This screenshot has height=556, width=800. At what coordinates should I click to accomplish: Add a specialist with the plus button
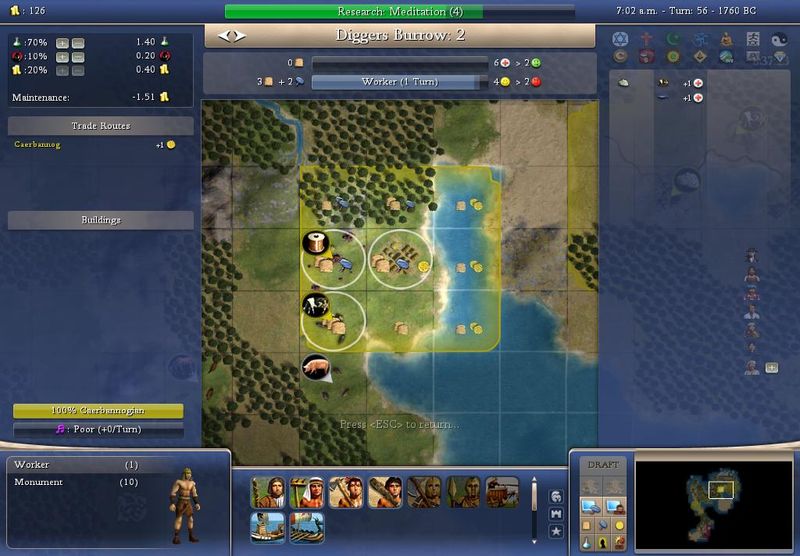772,368
